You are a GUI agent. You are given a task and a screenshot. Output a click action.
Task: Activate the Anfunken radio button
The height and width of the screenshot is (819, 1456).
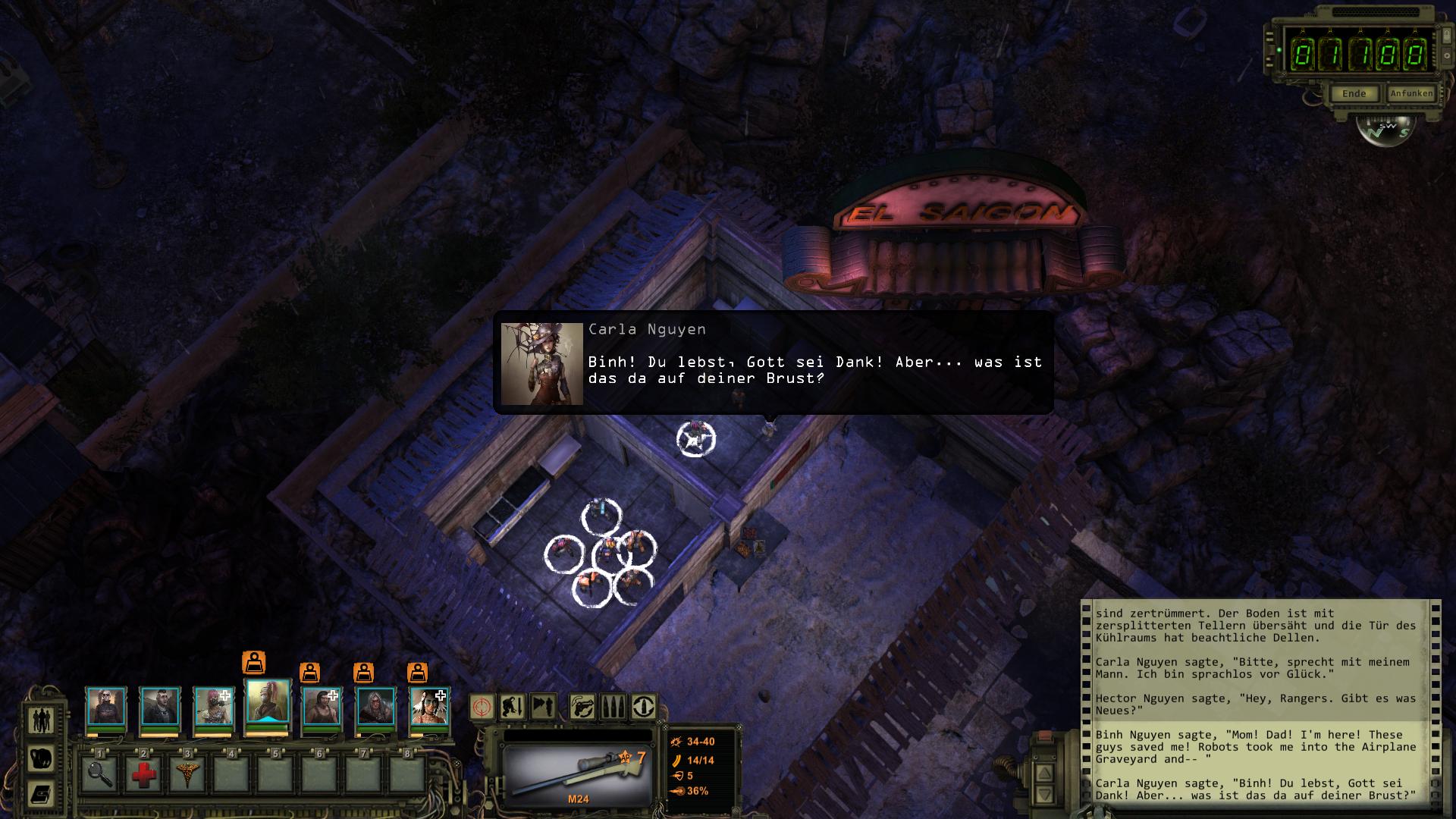pyautogui.click(x=1411, y=94)
